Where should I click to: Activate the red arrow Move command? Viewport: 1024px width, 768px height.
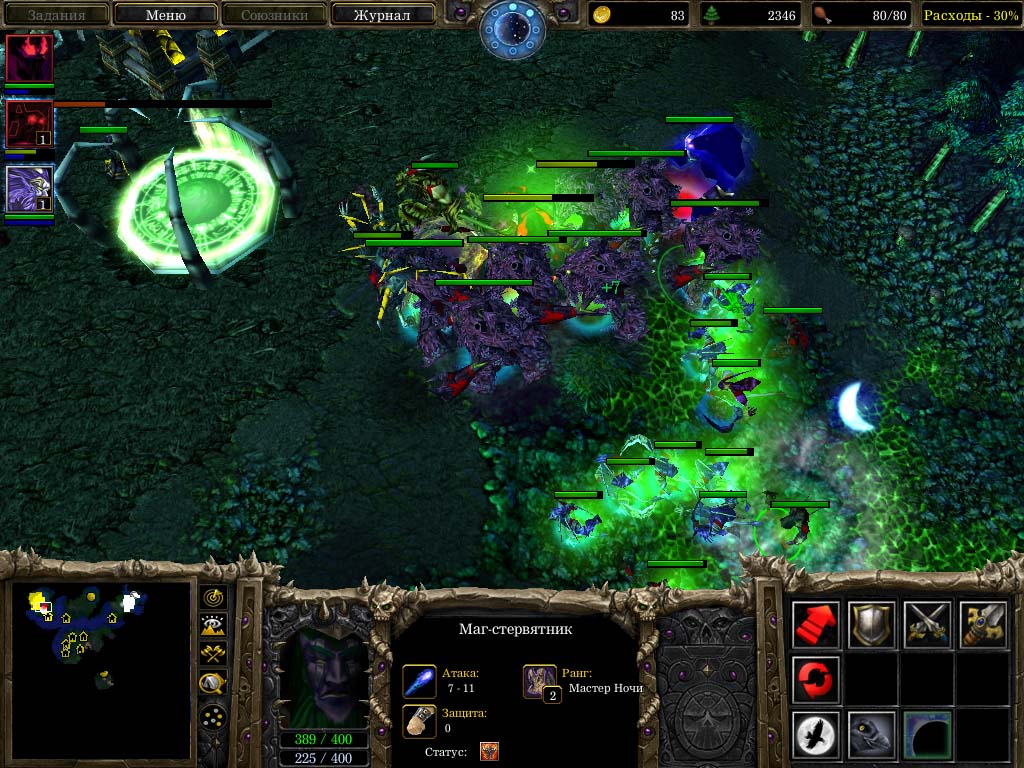[x=817, y=625]
